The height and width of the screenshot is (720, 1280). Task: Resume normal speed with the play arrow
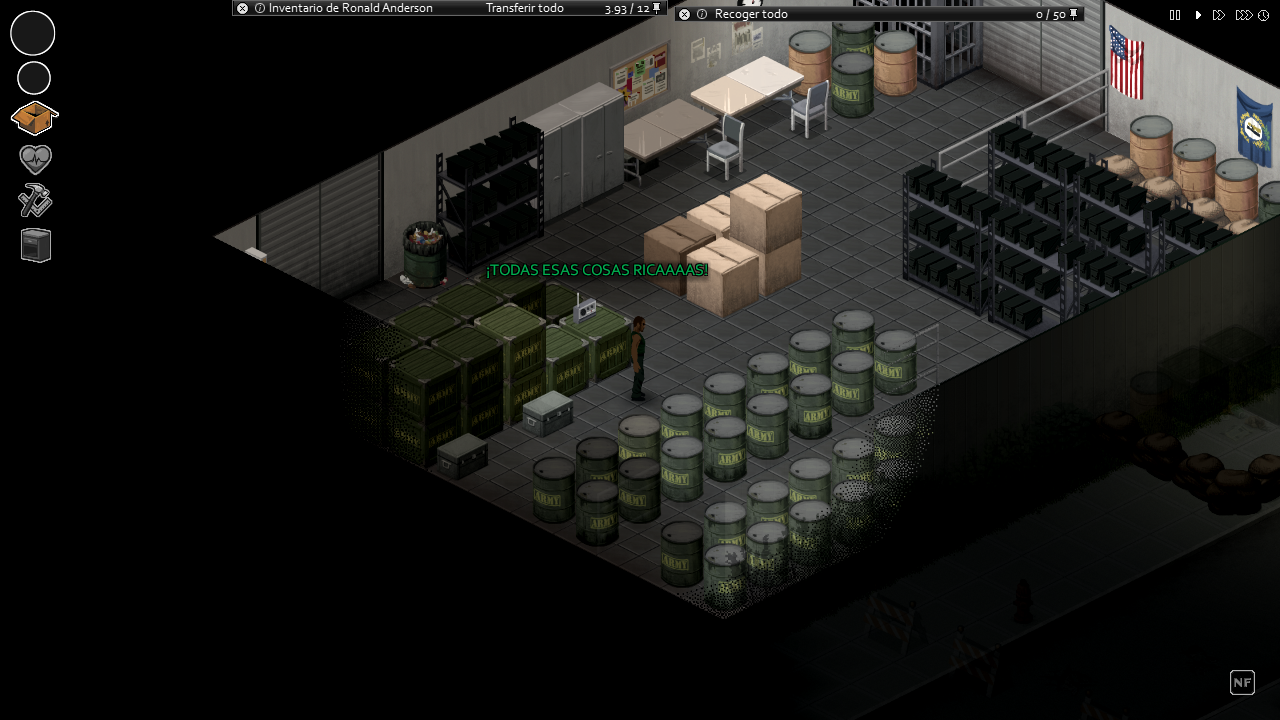click(1197, 15)
